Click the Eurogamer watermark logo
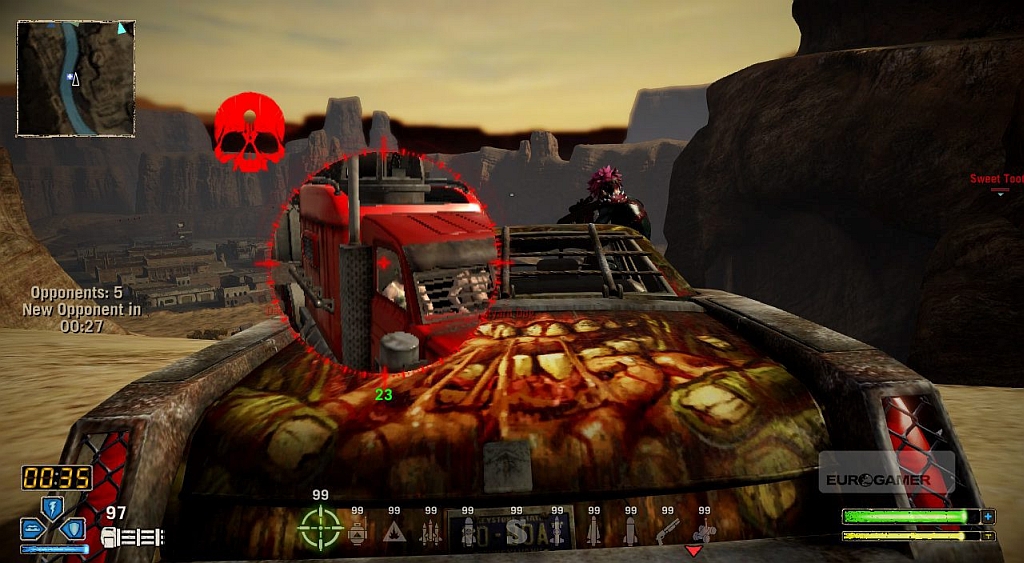 [878, 479]
